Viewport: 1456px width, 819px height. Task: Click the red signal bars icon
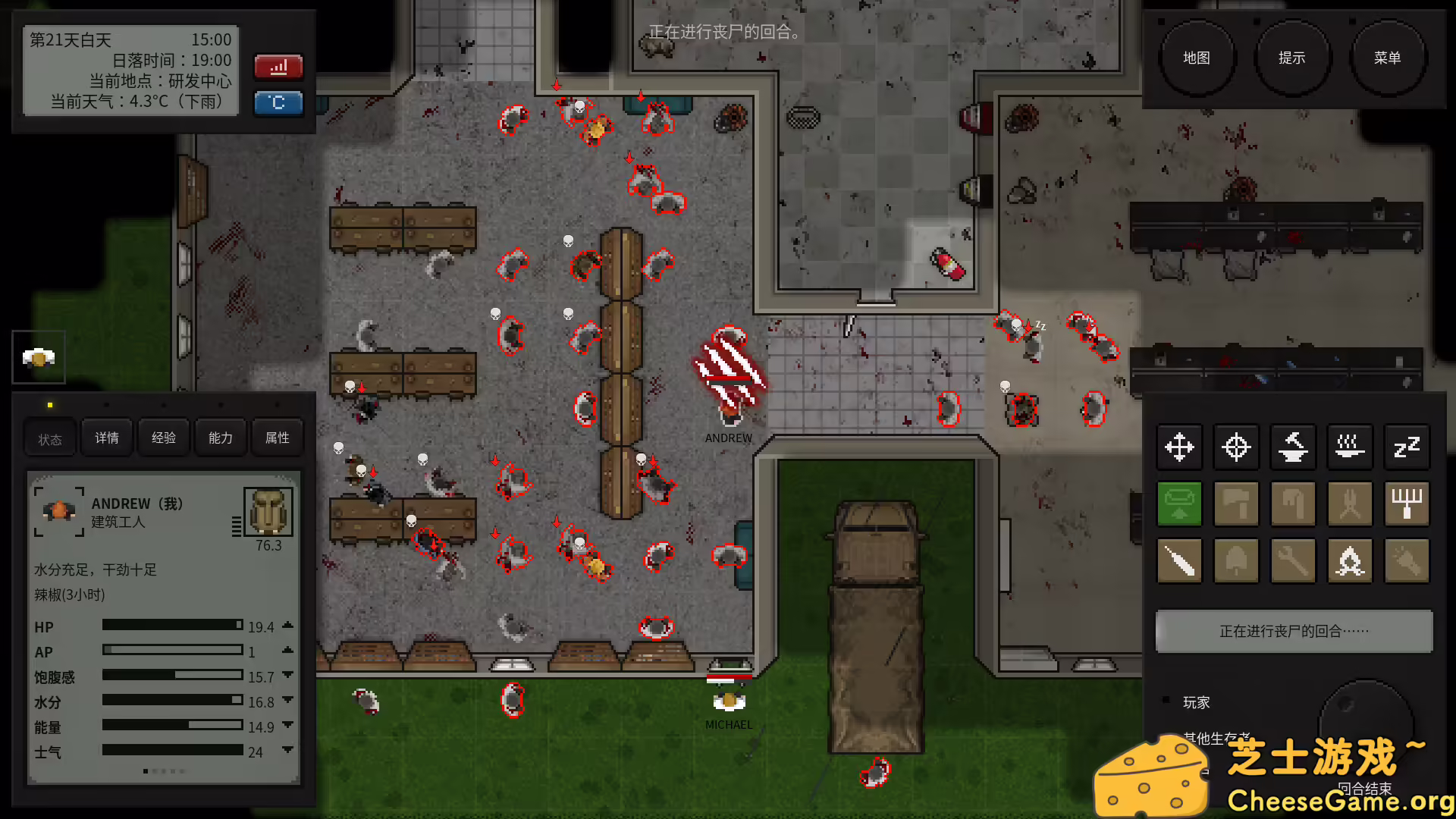[278, 67]
